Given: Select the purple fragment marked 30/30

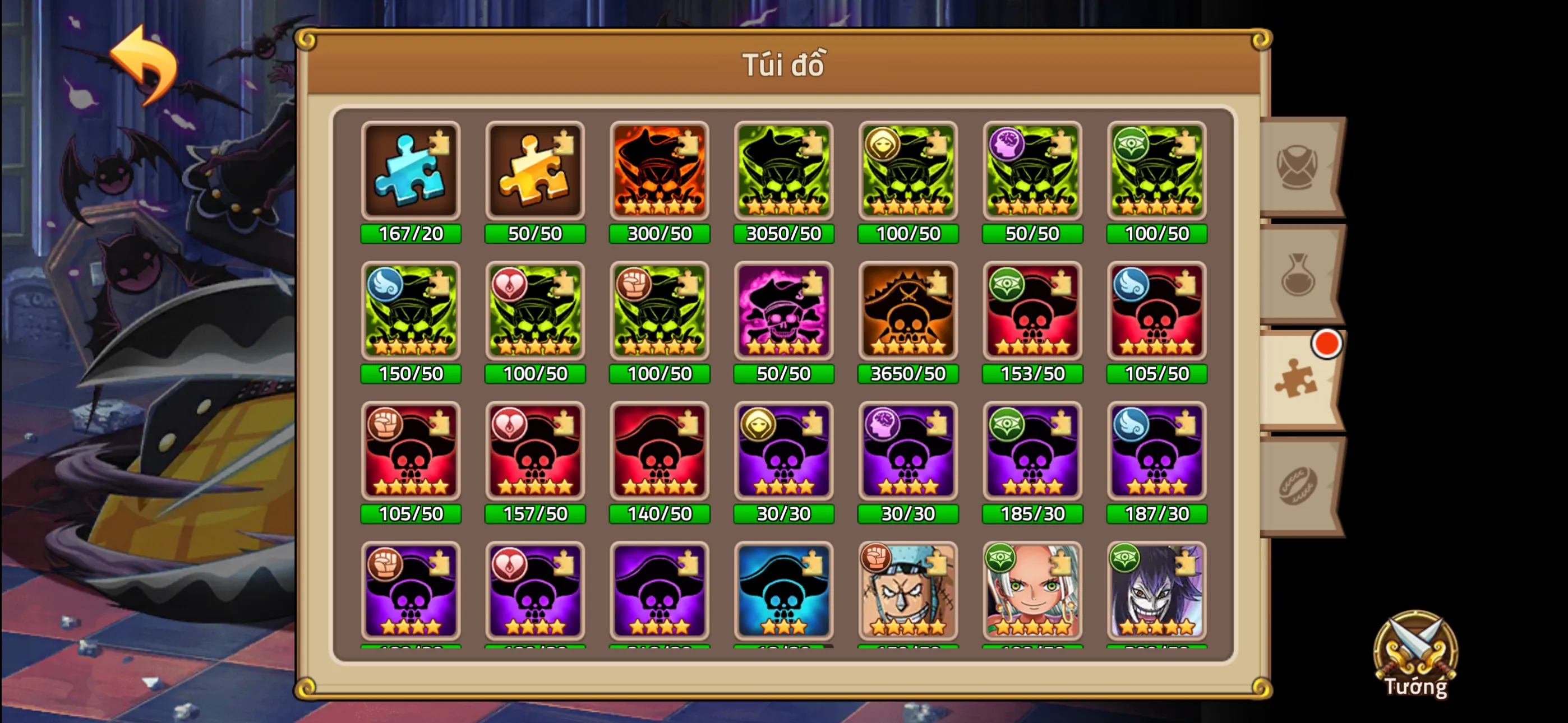Looking at the screenshot, I should pos(783,452).
